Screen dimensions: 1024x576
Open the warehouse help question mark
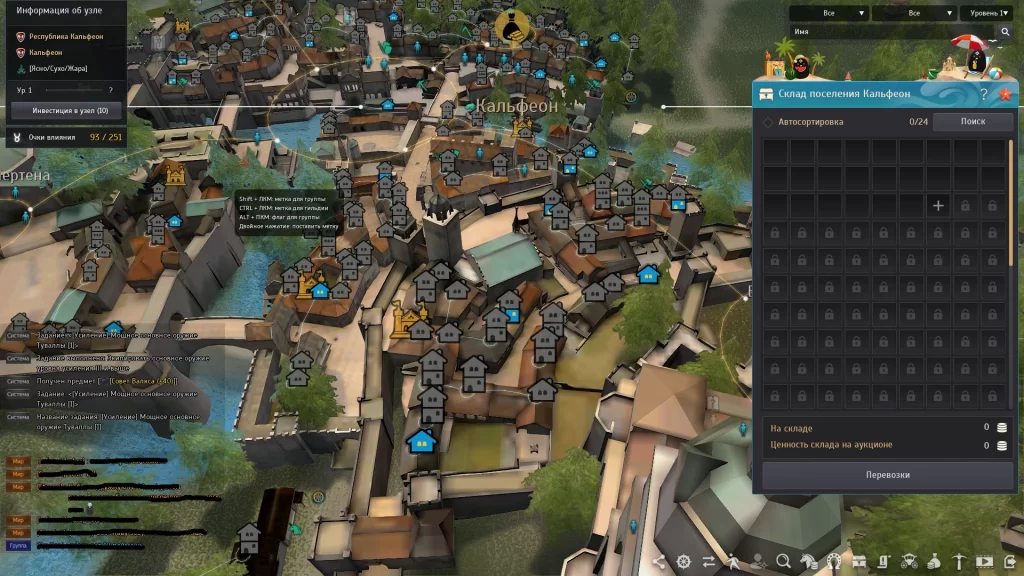pos(983,94)
